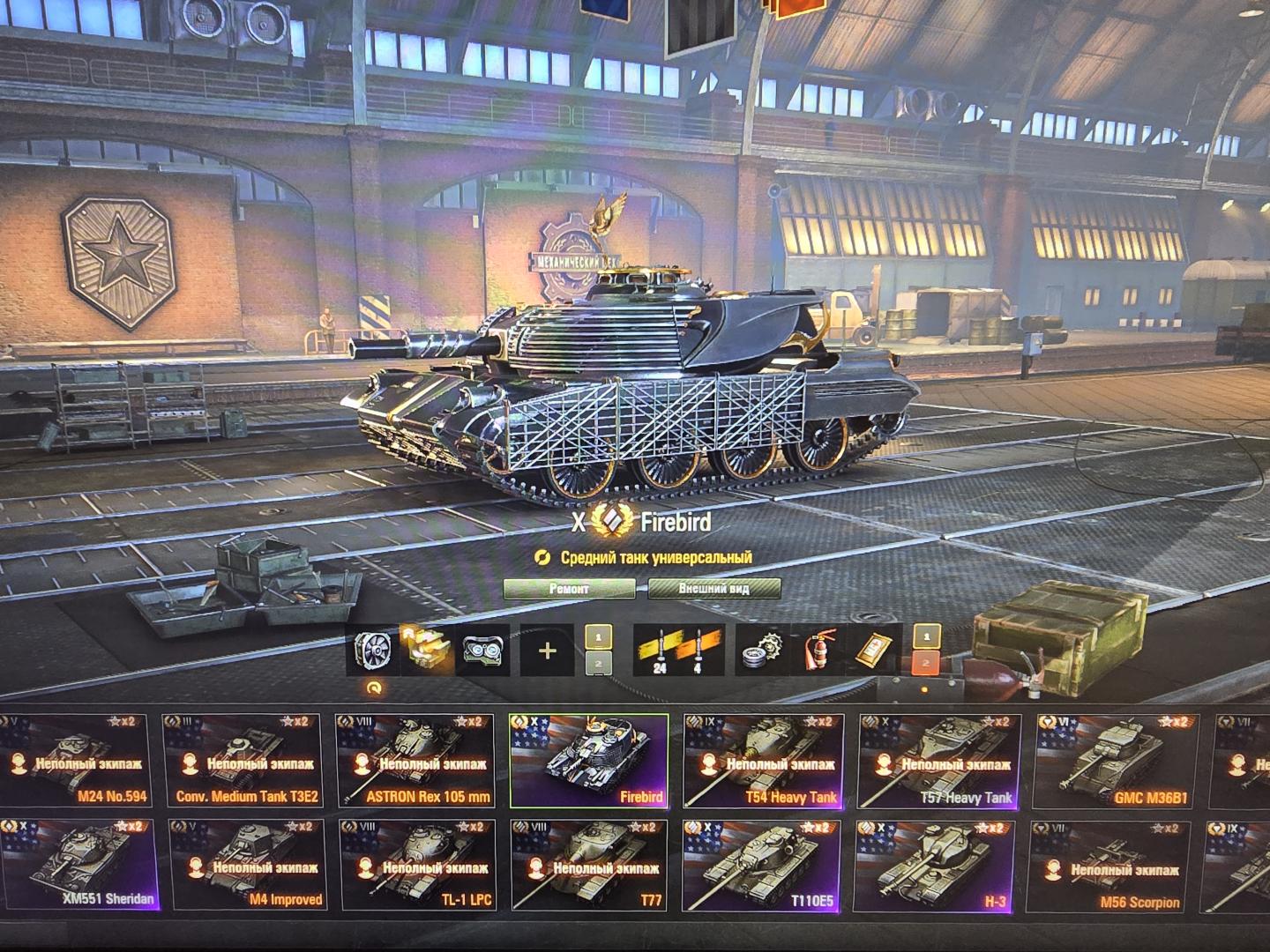Open the shell ammunition loadout panel
1270x952 pixels.
pos(679,651)
